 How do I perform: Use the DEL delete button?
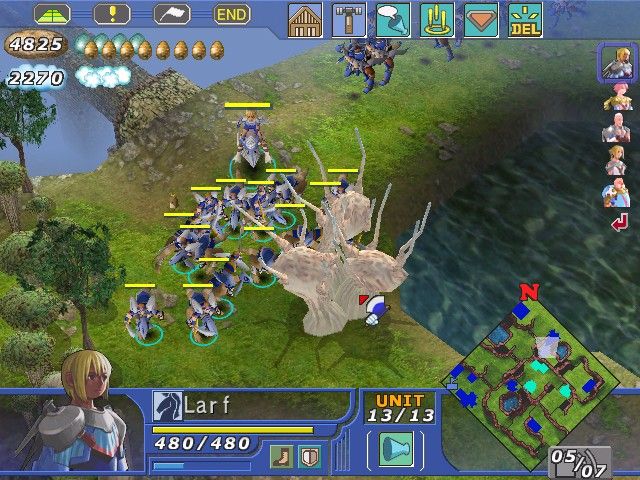pyautogui.click(x=523, y=20)
